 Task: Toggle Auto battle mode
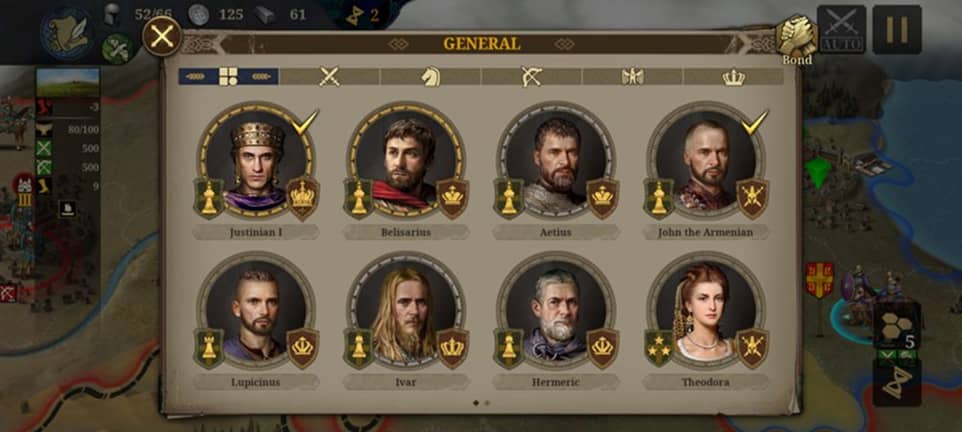coord(841,30)
